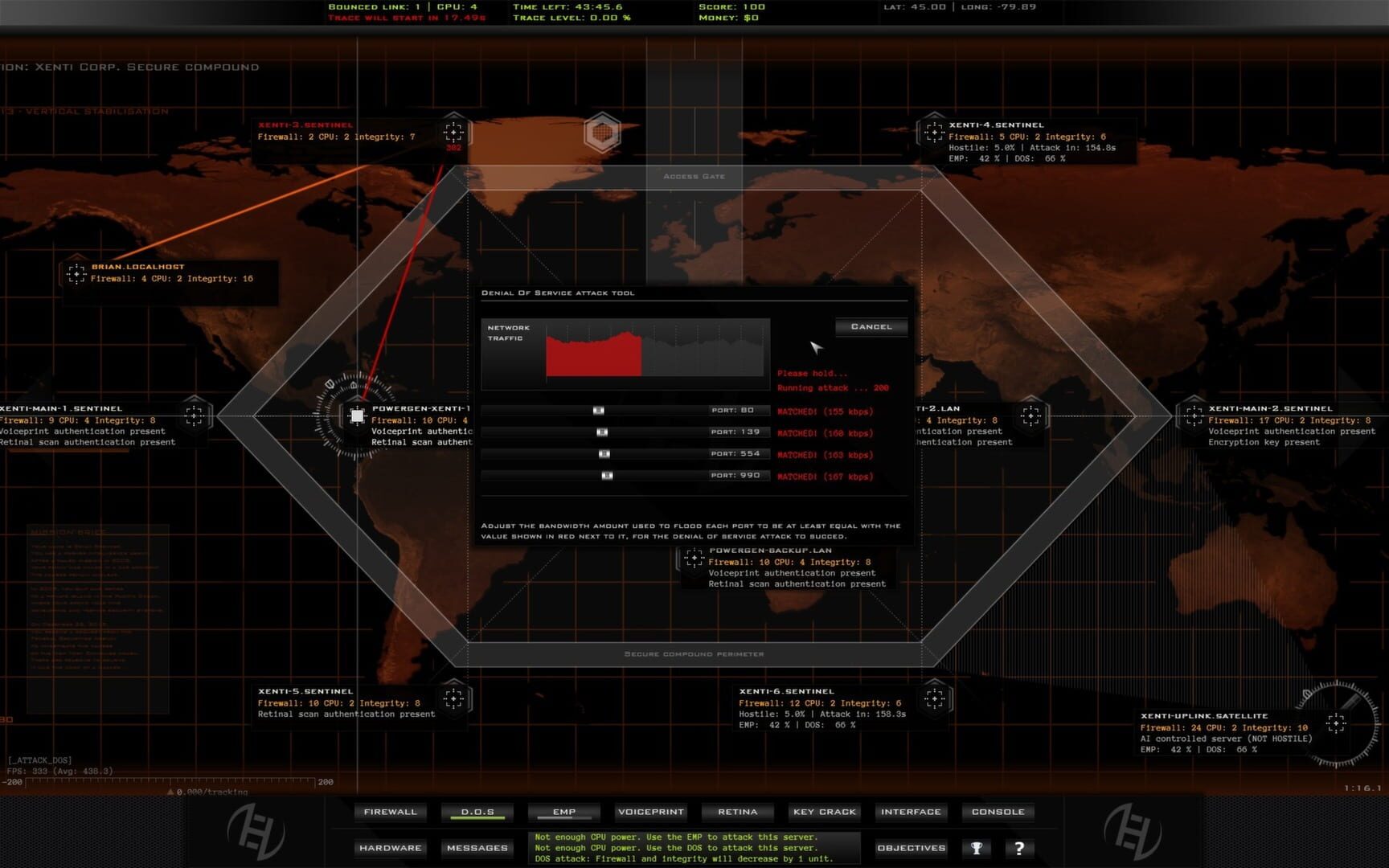Image resolution: width=1389 pixels, height=868 pixels.
Task: Target the XENTI-4.SENTINEL server crosshair icon
Action: 934,131
